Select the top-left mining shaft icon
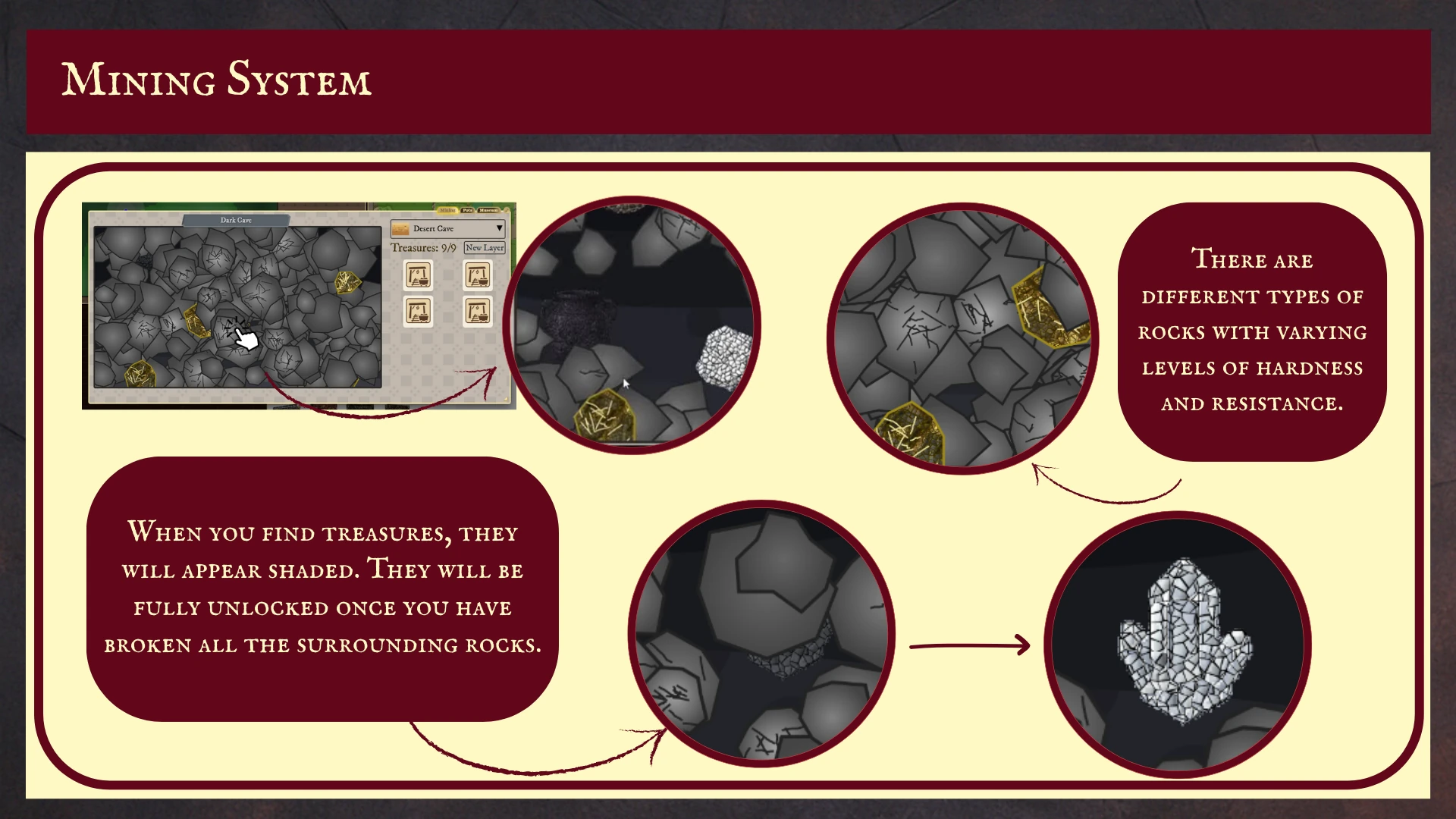Viewport: 1456px width, 819px height. [x=419, y=275]
